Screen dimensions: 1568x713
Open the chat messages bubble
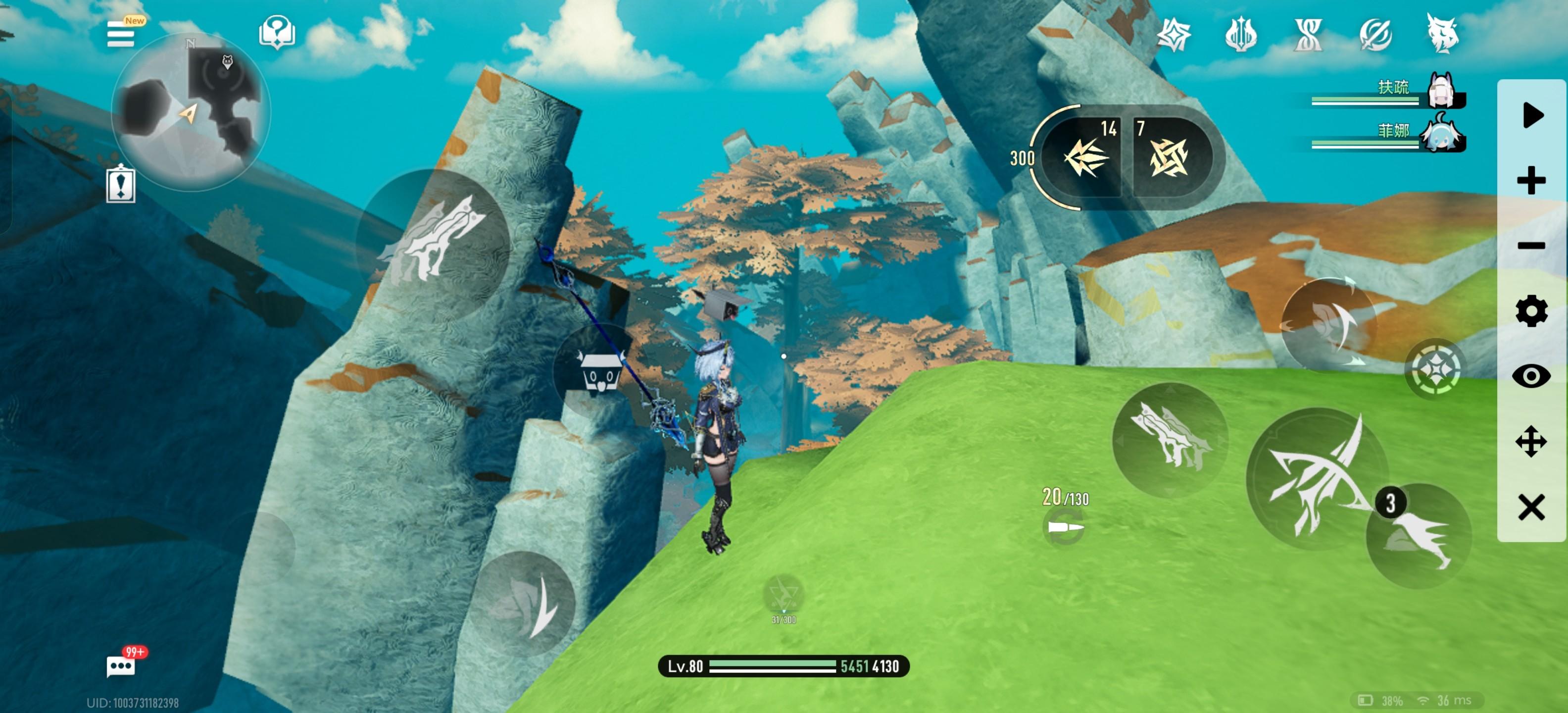(121, 666)
